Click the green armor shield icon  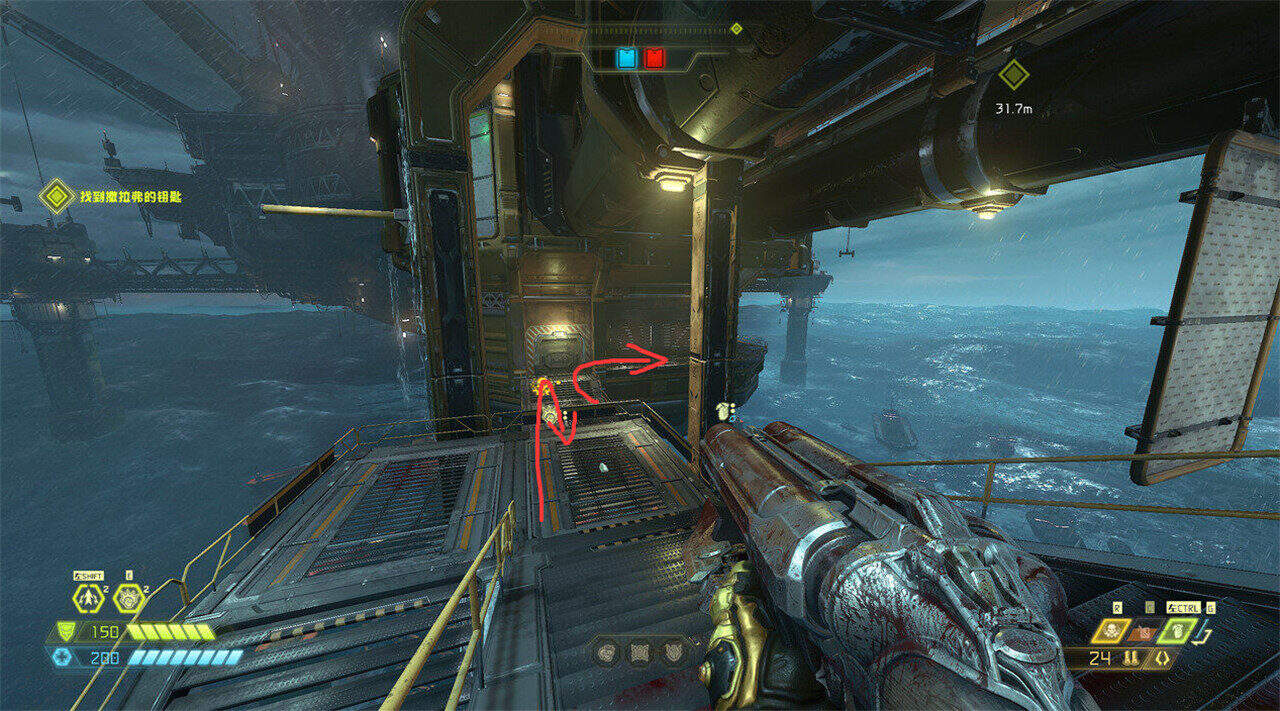(64, 632)
